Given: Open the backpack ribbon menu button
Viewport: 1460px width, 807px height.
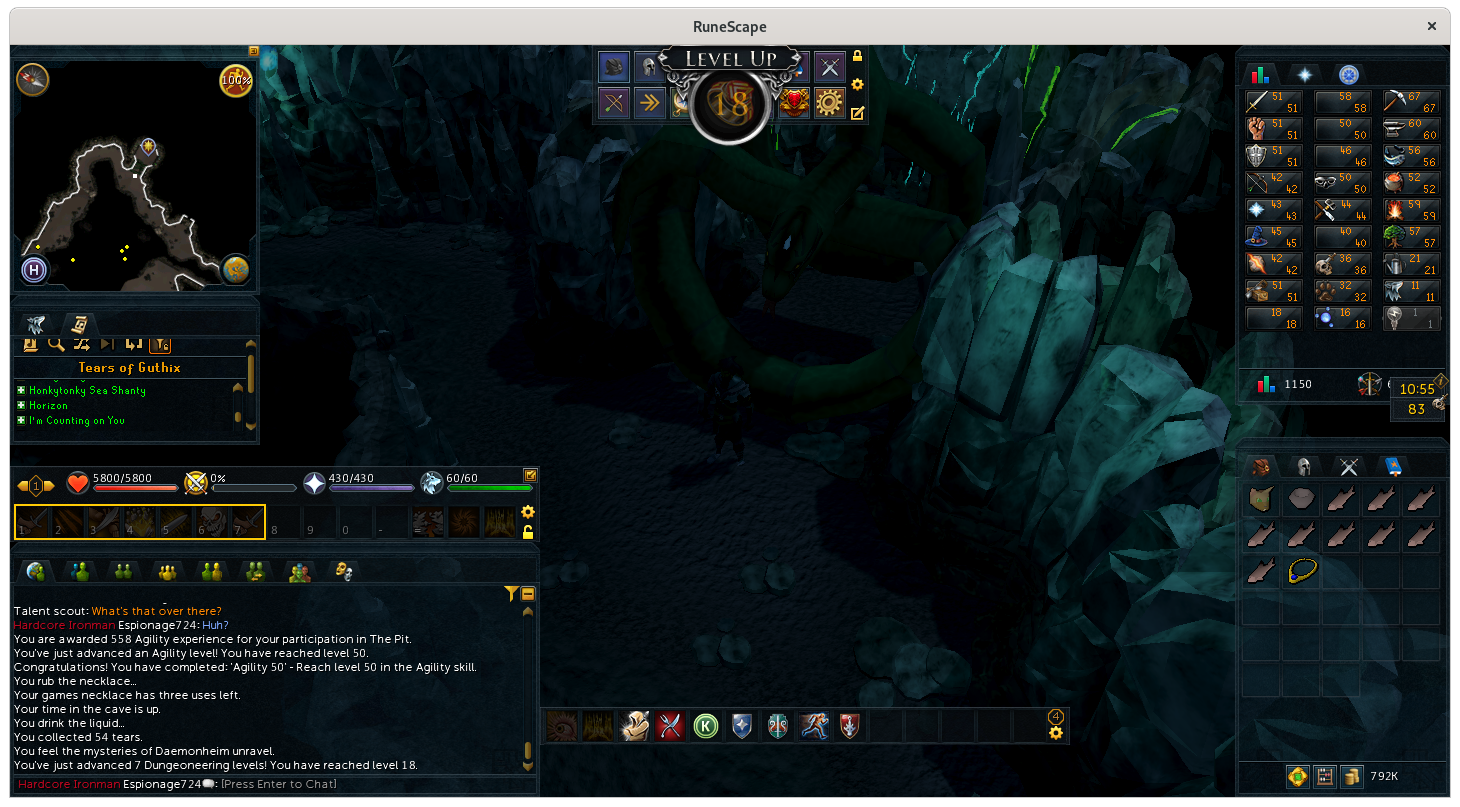Looking at the screenshot, I should click(x=614, y=67).
